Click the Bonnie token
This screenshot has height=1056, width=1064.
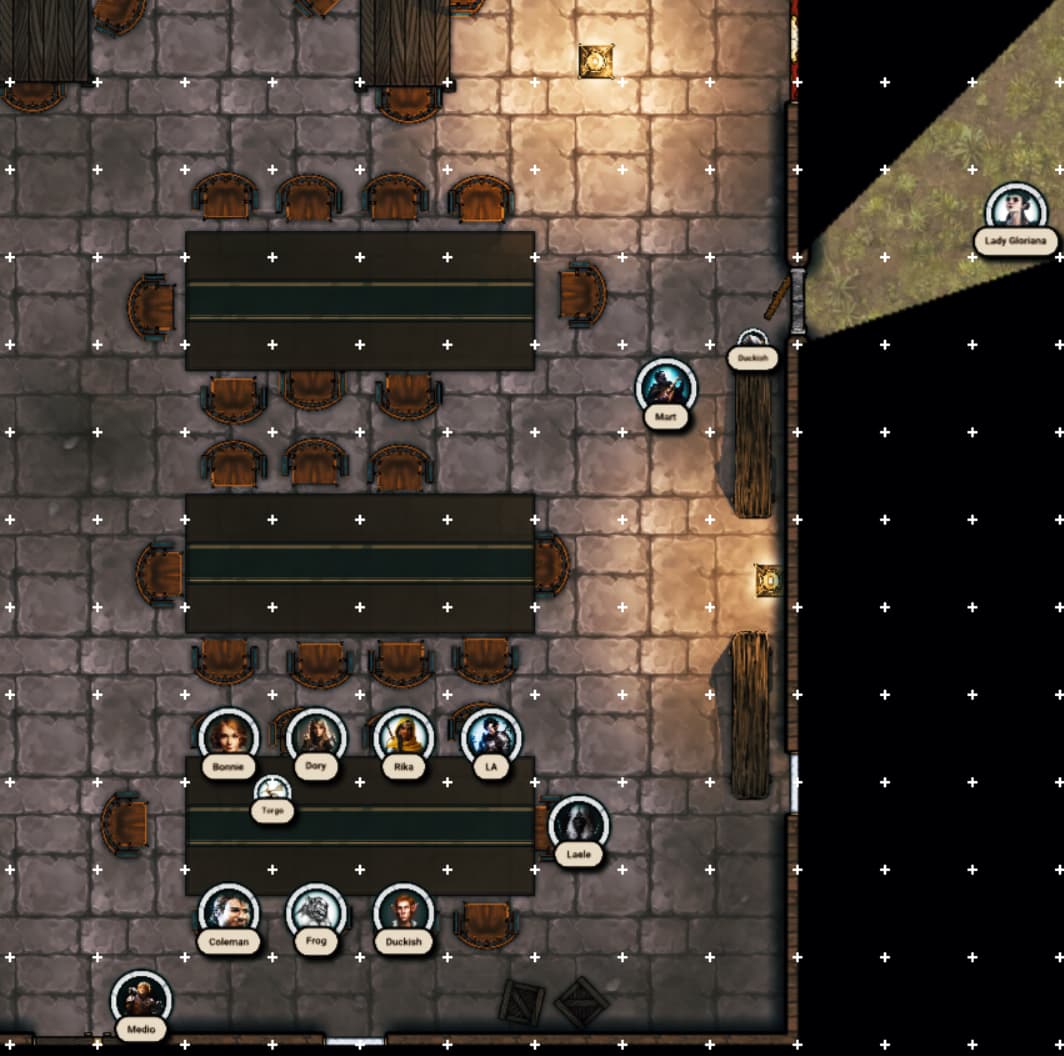click(x=228, y=737)
